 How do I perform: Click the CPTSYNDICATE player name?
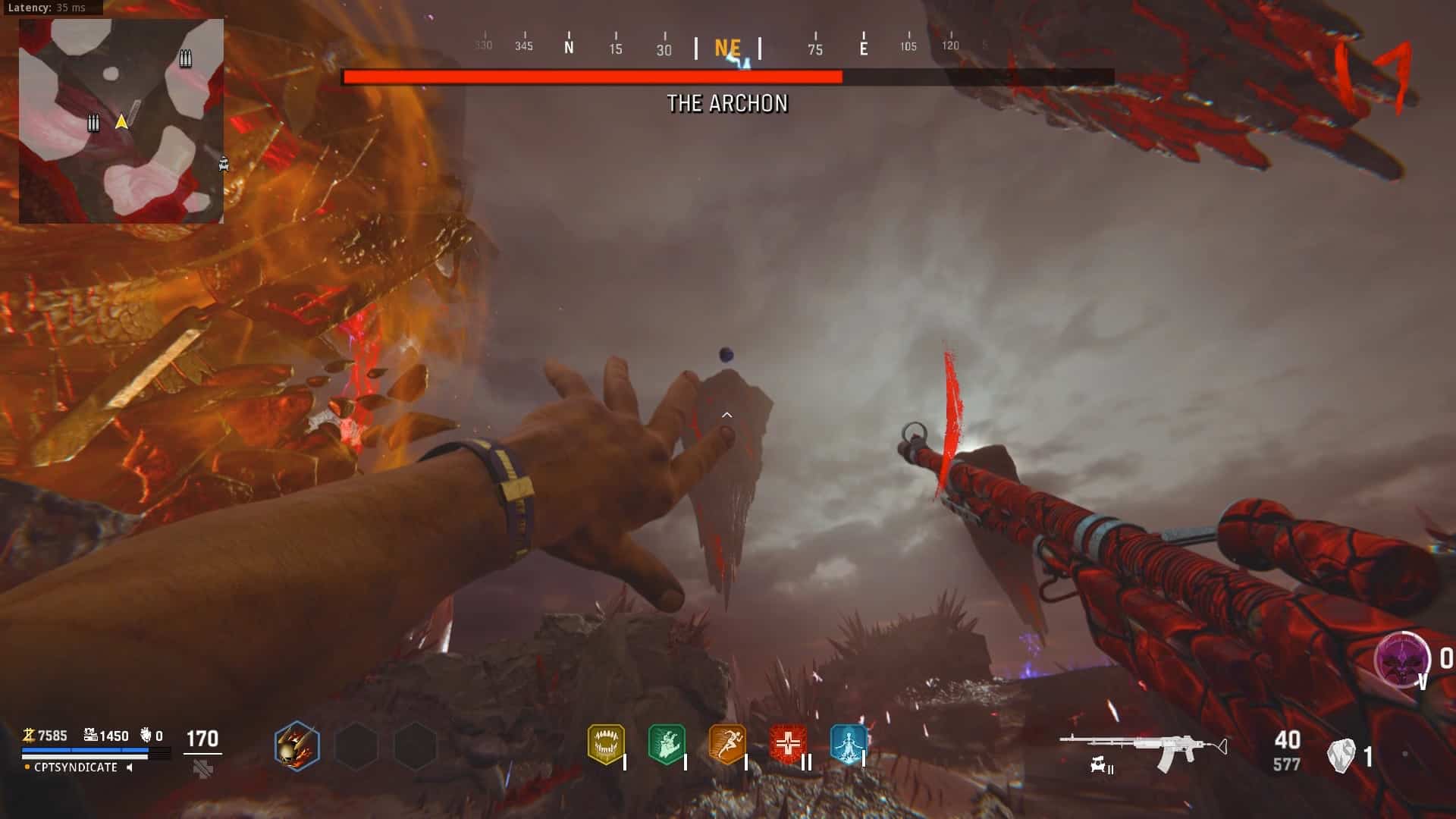(x=76, y=767)
